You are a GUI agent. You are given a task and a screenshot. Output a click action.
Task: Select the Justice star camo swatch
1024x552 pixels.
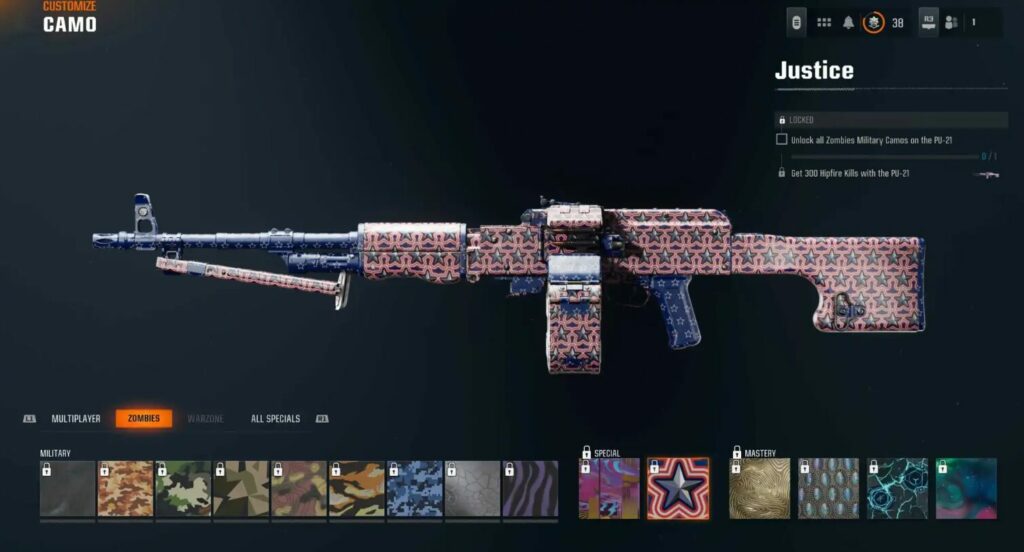(678, 489)
